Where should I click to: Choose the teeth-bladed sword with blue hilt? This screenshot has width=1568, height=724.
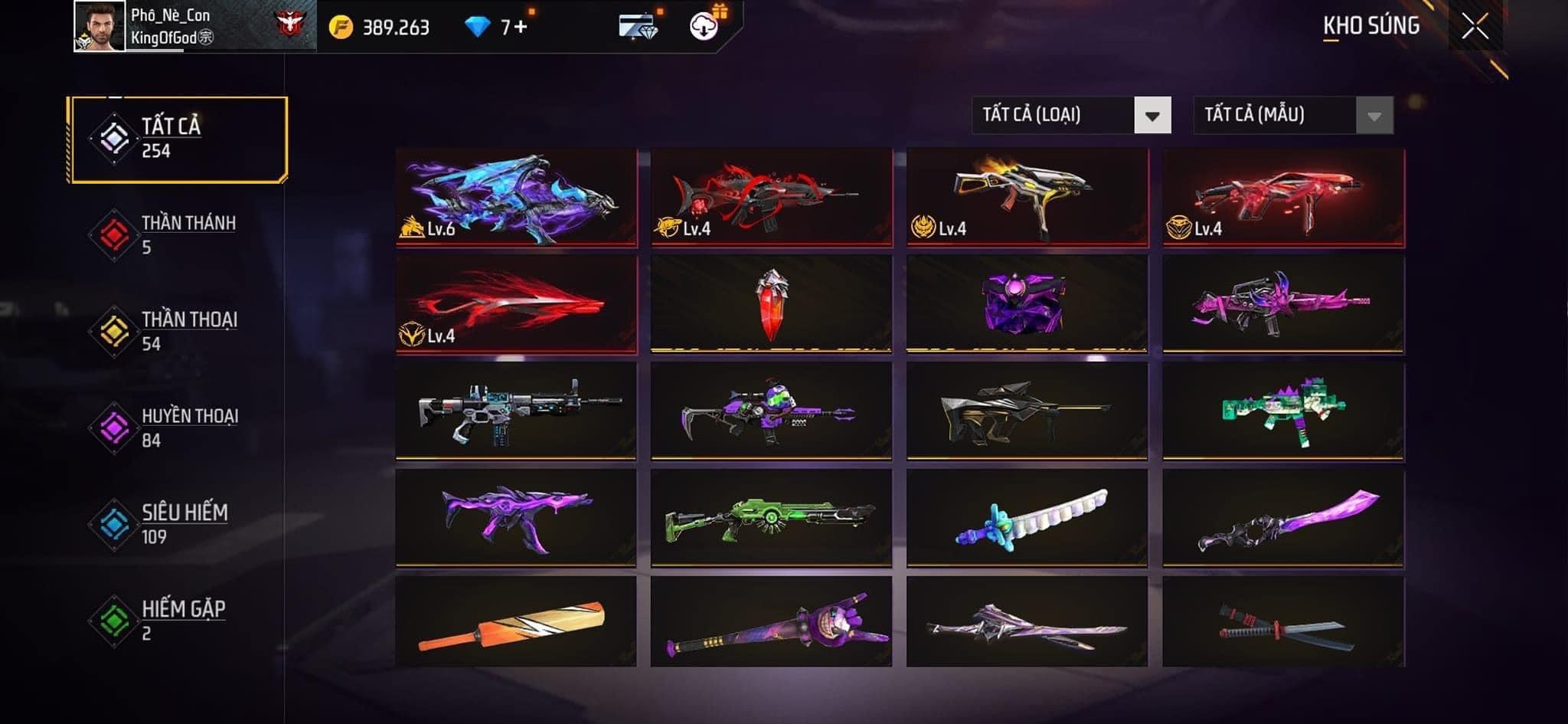pos(1026,517)
